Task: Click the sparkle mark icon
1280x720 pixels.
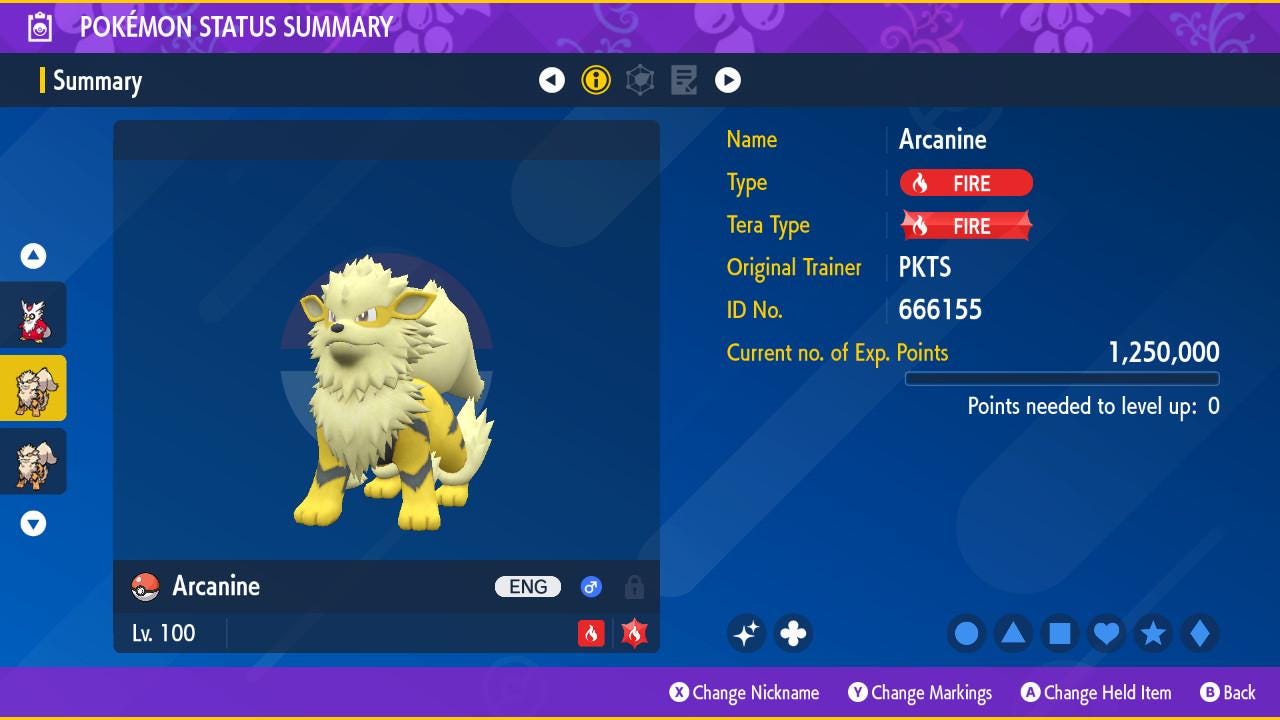Action: pyautogui.click(x=746, y=633)
